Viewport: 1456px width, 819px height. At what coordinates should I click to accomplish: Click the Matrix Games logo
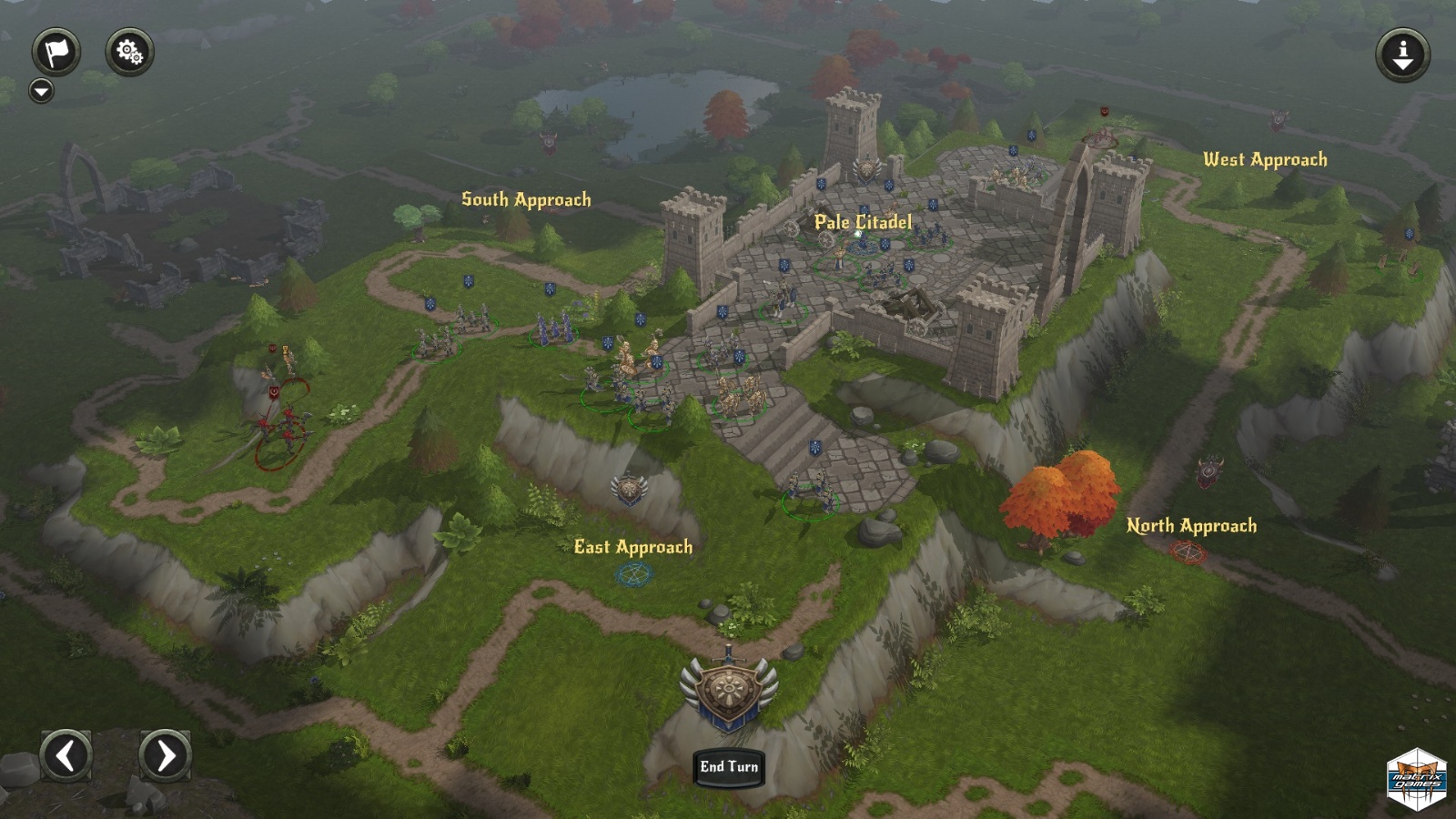point(1417,779)
